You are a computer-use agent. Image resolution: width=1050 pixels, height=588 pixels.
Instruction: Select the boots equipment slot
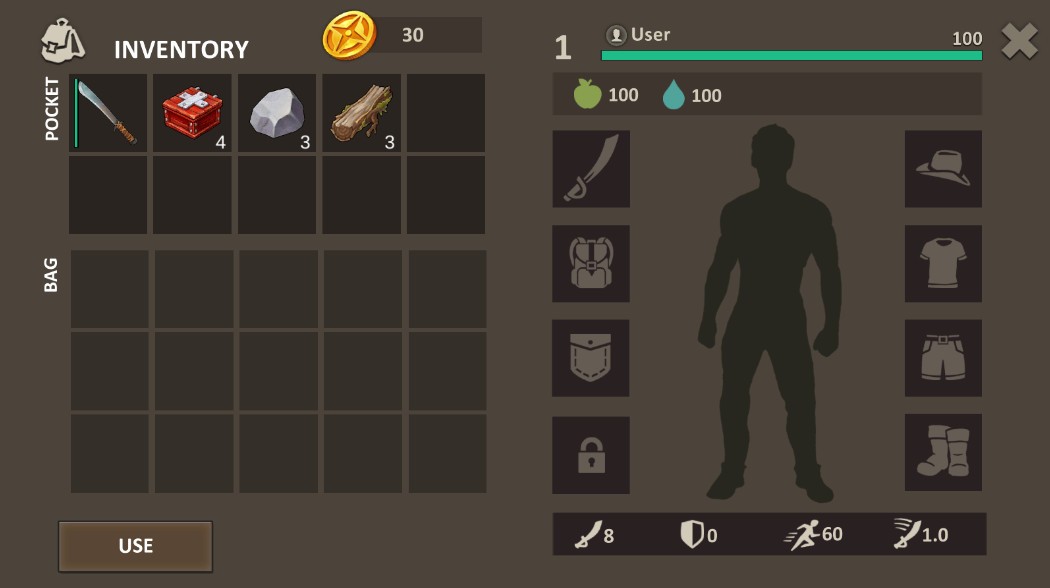943,453
